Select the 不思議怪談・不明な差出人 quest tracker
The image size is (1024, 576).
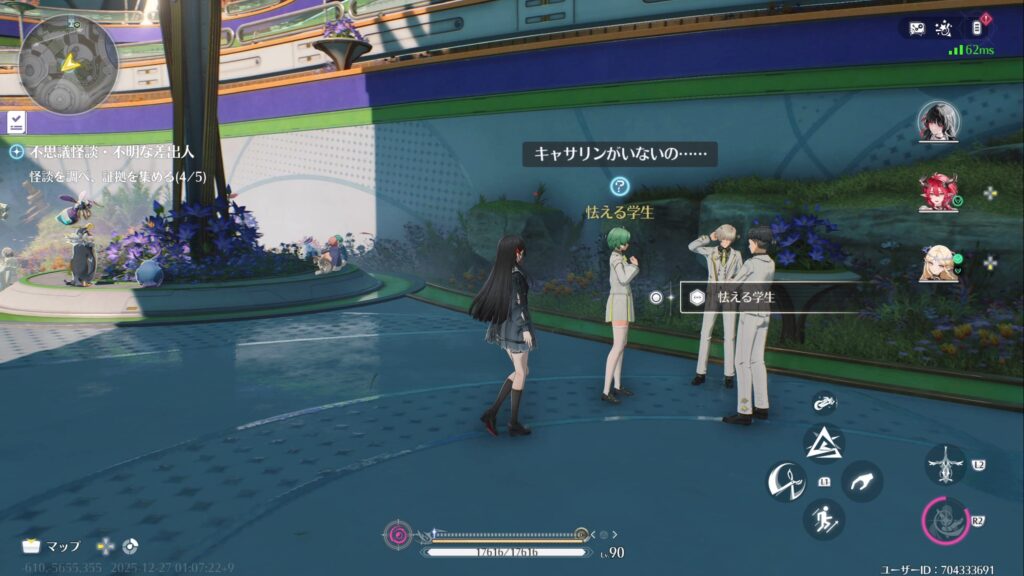[110, 153]
